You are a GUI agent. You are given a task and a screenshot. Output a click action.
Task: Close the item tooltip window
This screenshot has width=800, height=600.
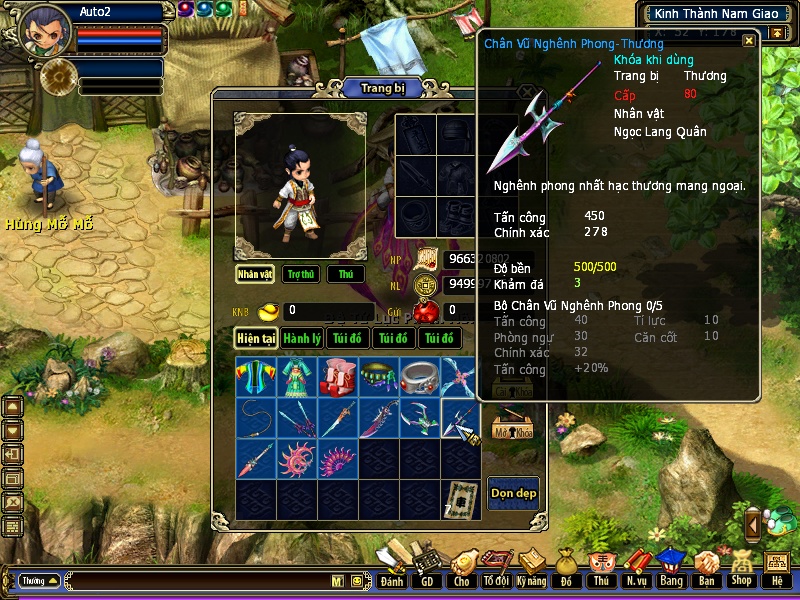pos(749,41)
